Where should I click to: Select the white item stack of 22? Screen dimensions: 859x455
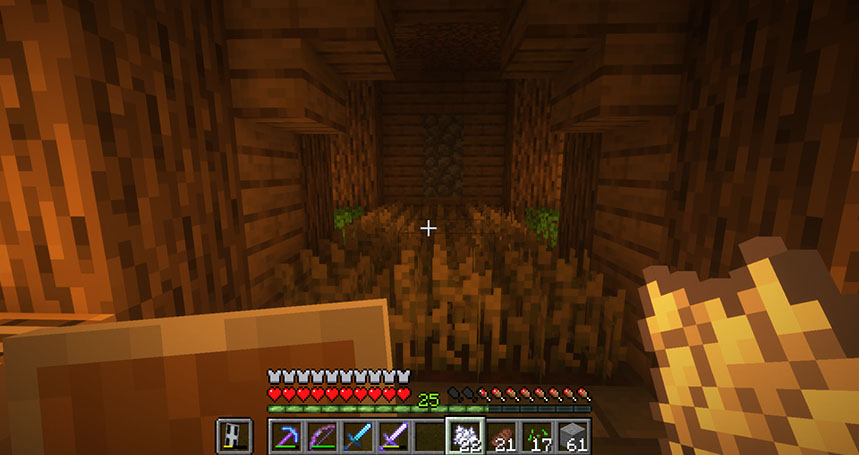pos(465,437)
